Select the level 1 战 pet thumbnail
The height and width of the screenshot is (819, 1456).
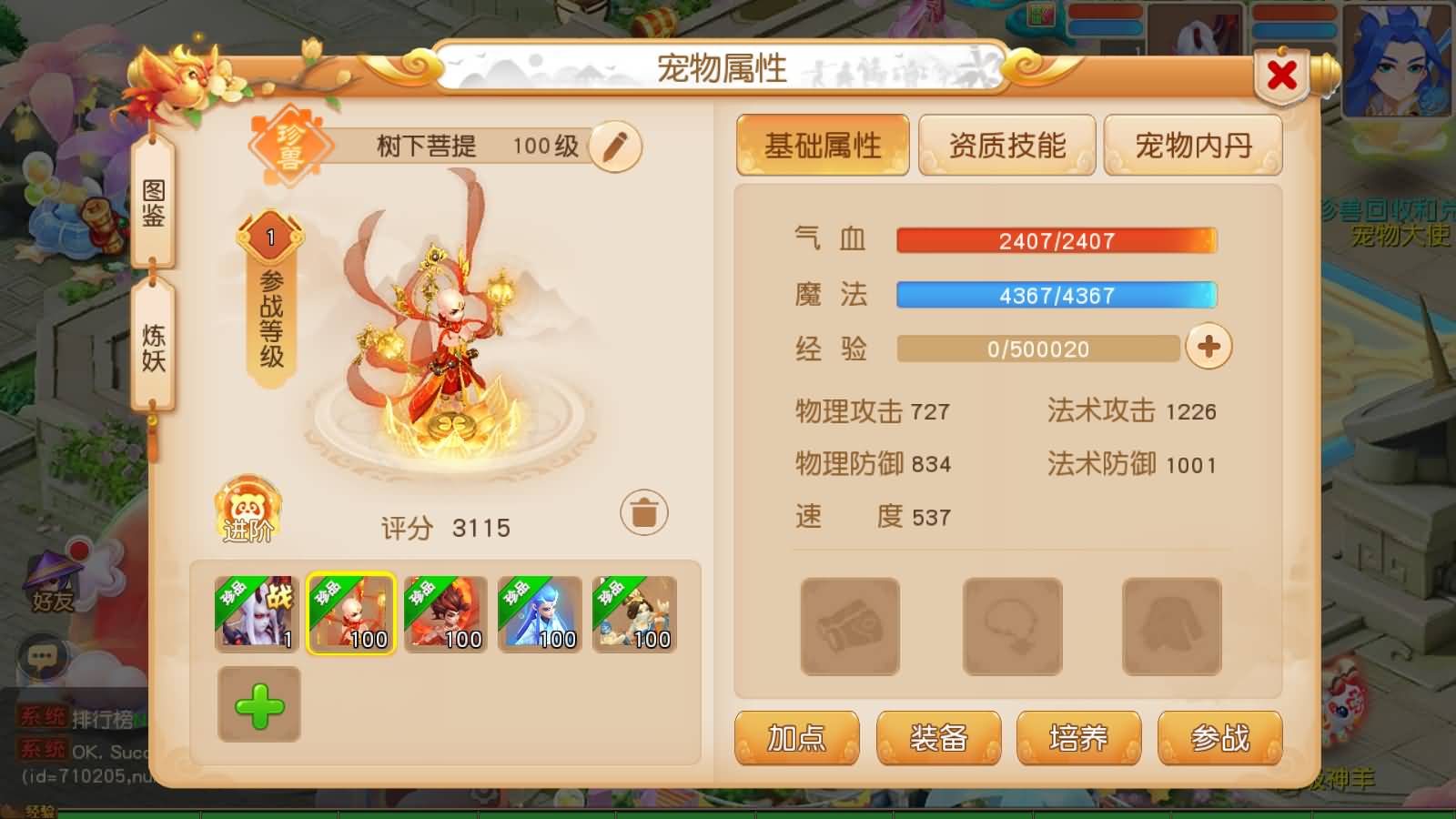point(256,614)
